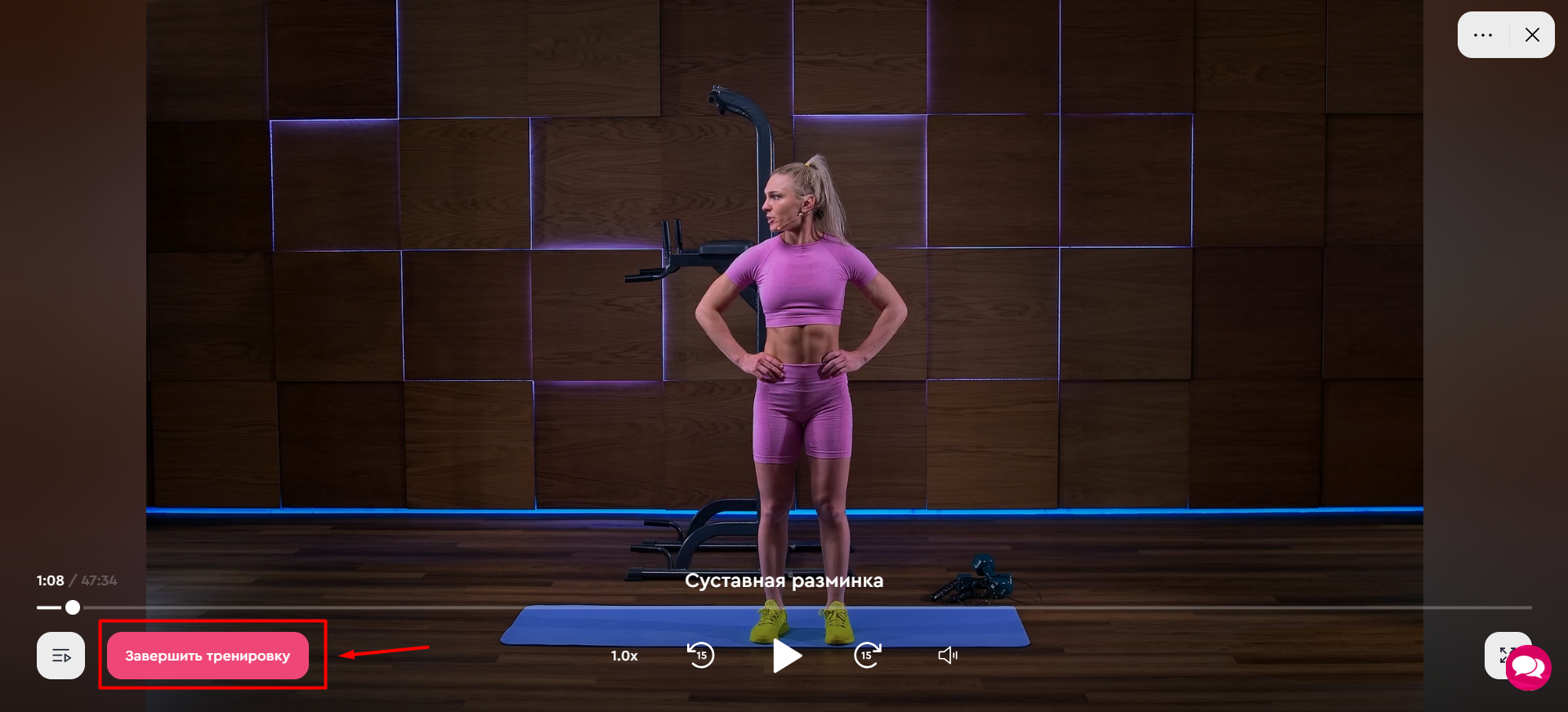1568x712 pixels.
Task: Skip forward 15 seconds
Action: 867,656
